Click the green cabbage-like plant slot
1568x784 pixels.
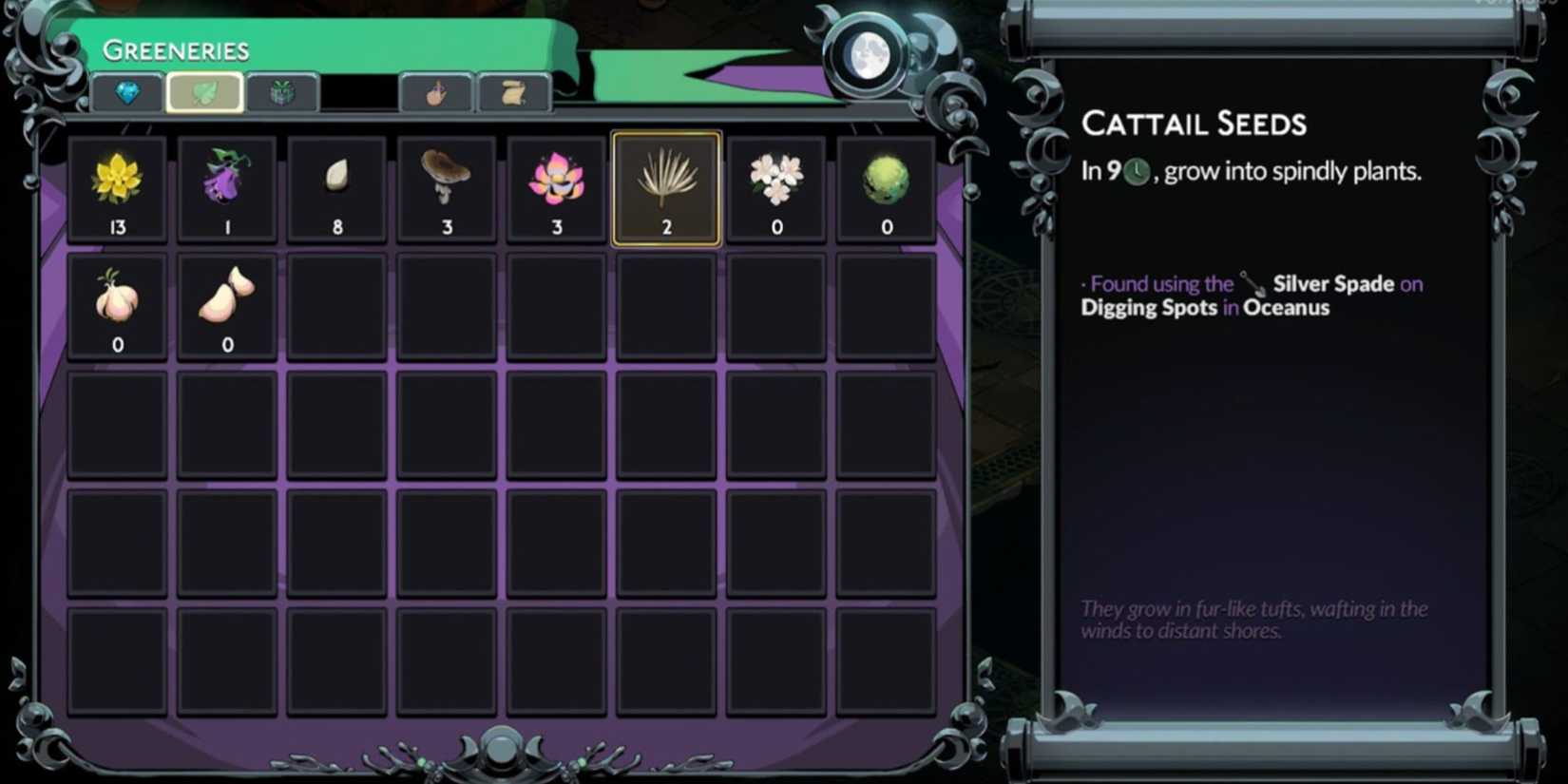885,186
